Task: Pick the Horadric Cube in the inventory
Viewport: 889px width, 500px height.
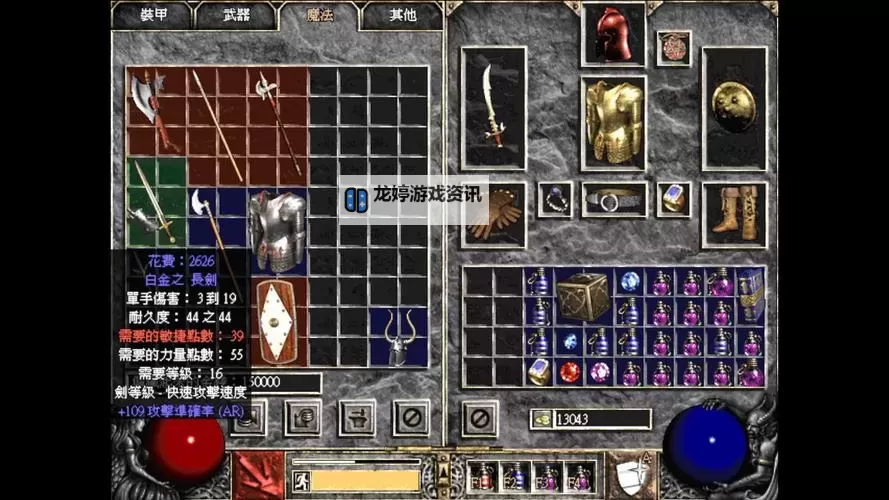Action: tap(583, 295)
